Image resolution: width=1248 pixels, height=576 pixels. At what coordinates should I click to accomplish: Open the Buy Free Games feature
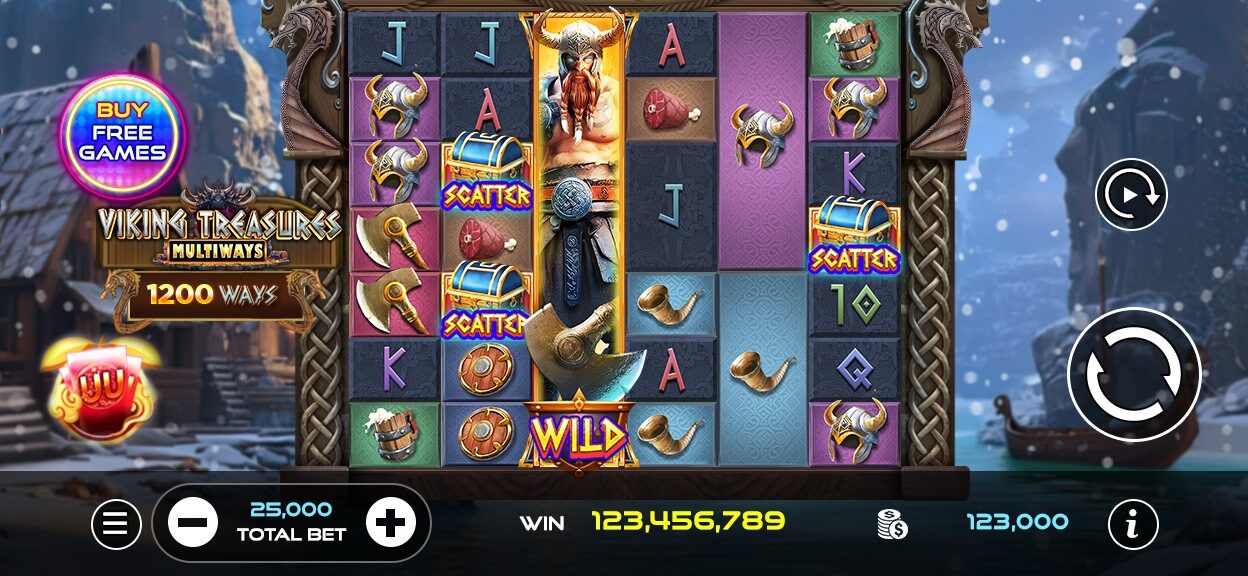point(123,132)
